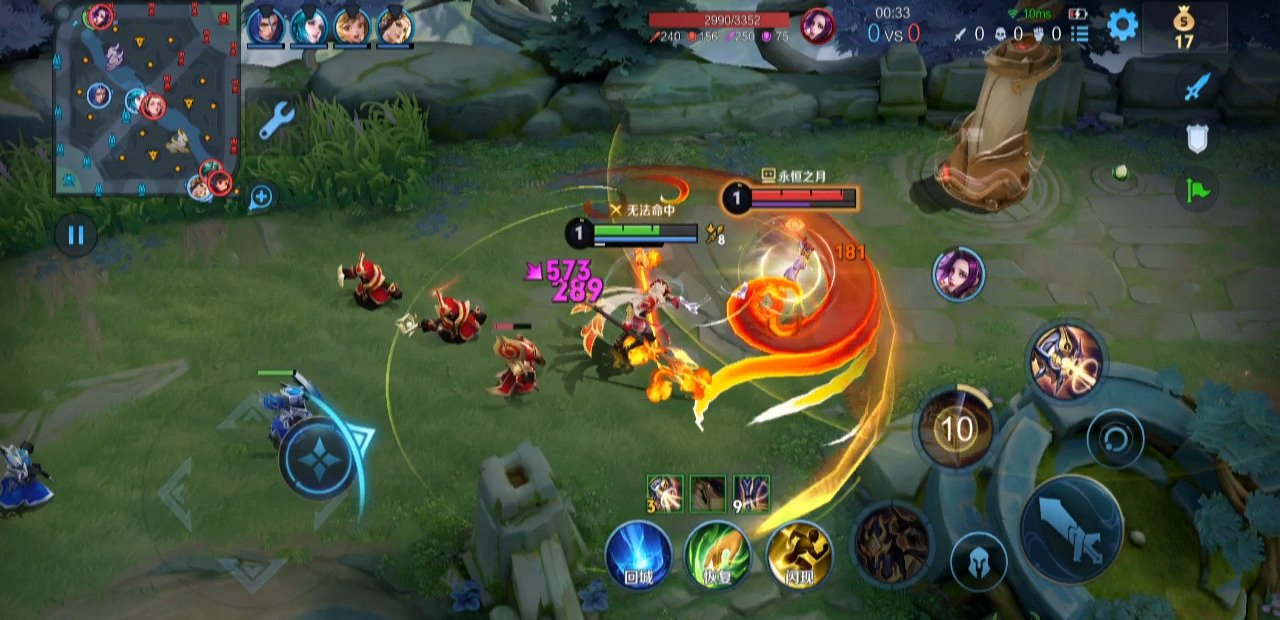The image size is (1280, 620).
Task: Cast the 恢复 heal spell
Action: point(718,555)
